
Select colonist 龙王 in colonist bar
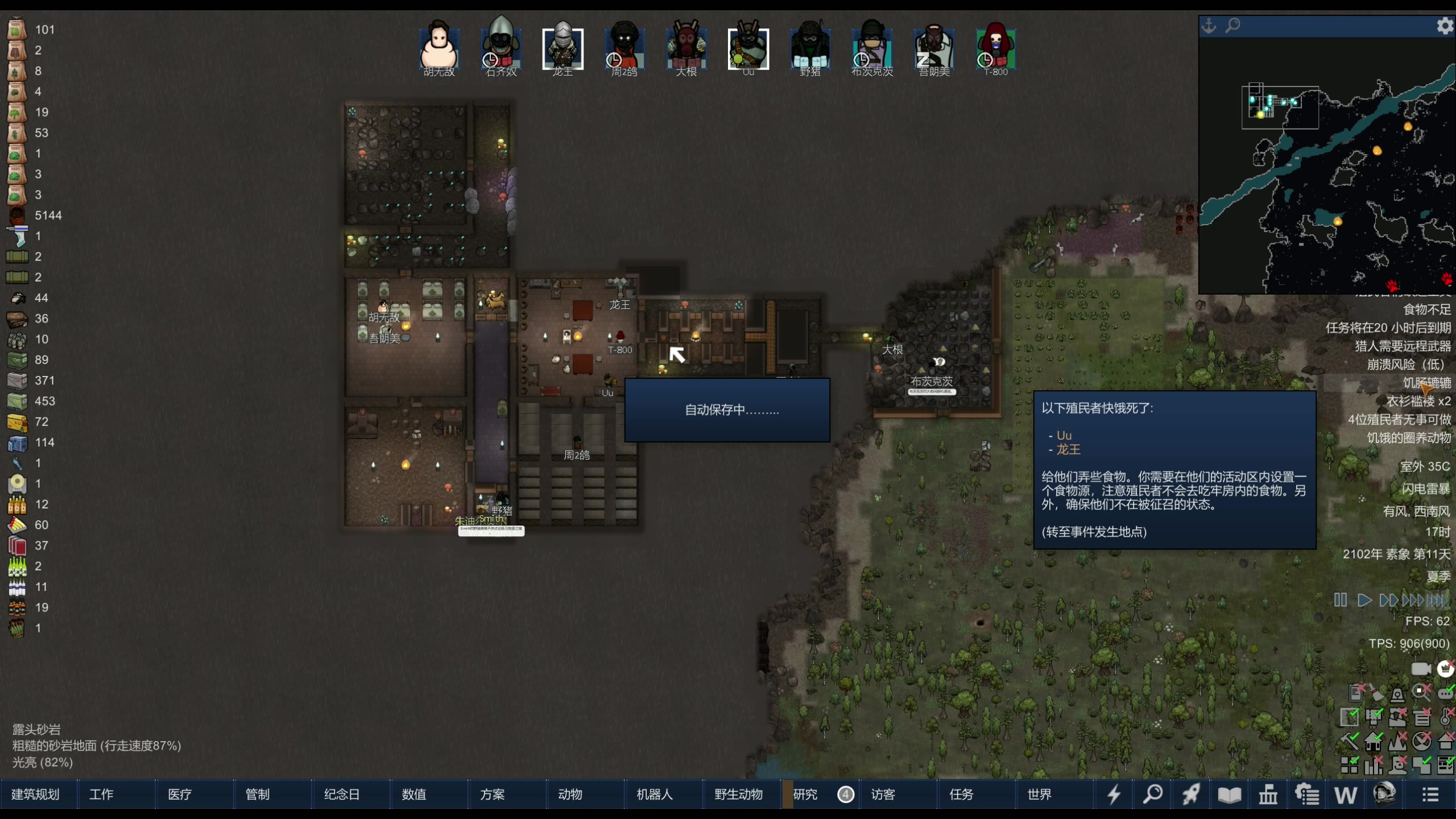pyautogui.click(x=562, y=48)
